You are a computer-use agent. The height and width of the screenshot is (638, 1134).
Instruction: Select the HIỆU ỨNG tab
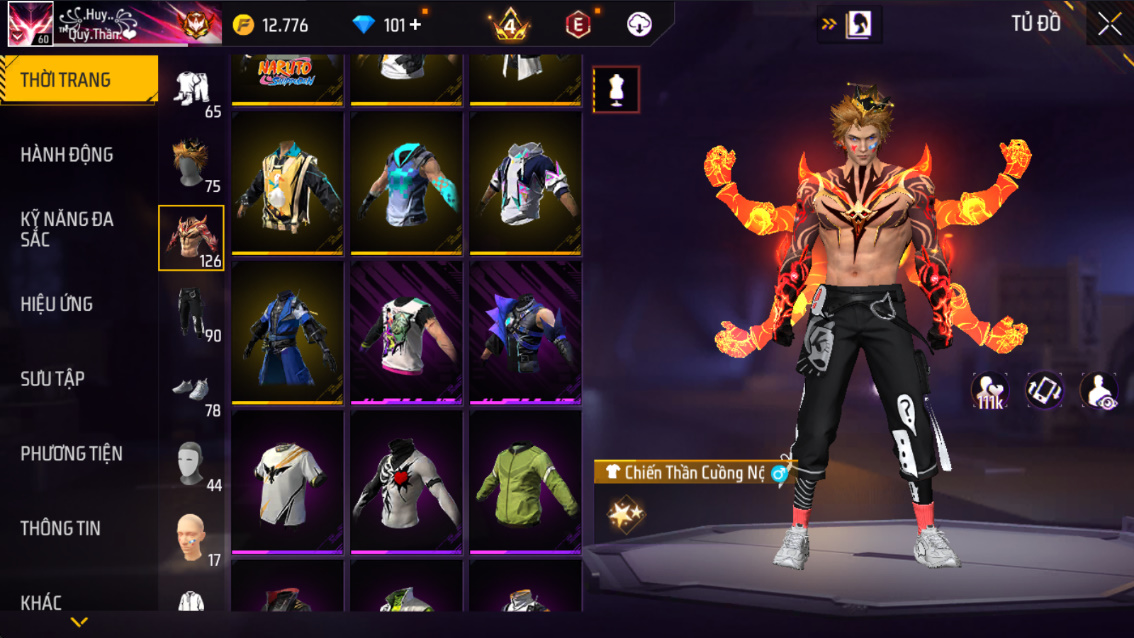(57, 304)
